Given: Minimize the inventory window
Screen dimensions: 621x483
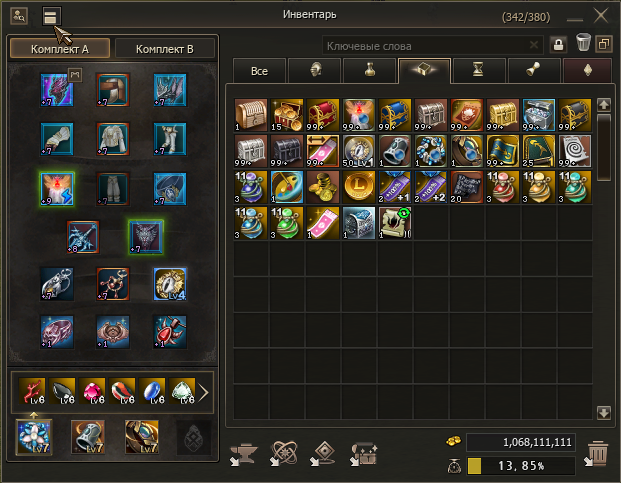Looking at the screenshot, I should (573, 16).
